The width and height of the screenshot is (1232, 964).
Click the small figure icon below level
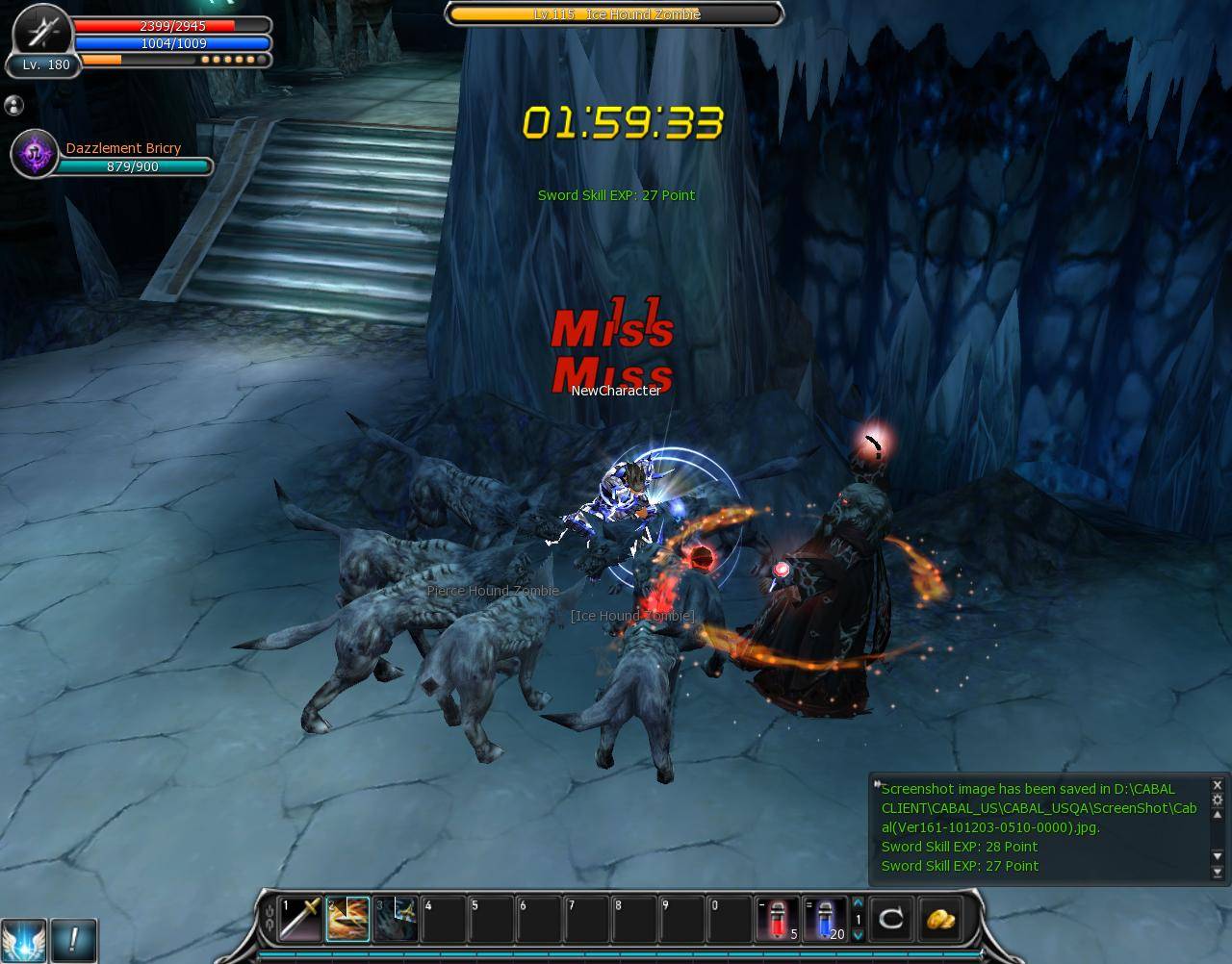click(x=13, y=105)
